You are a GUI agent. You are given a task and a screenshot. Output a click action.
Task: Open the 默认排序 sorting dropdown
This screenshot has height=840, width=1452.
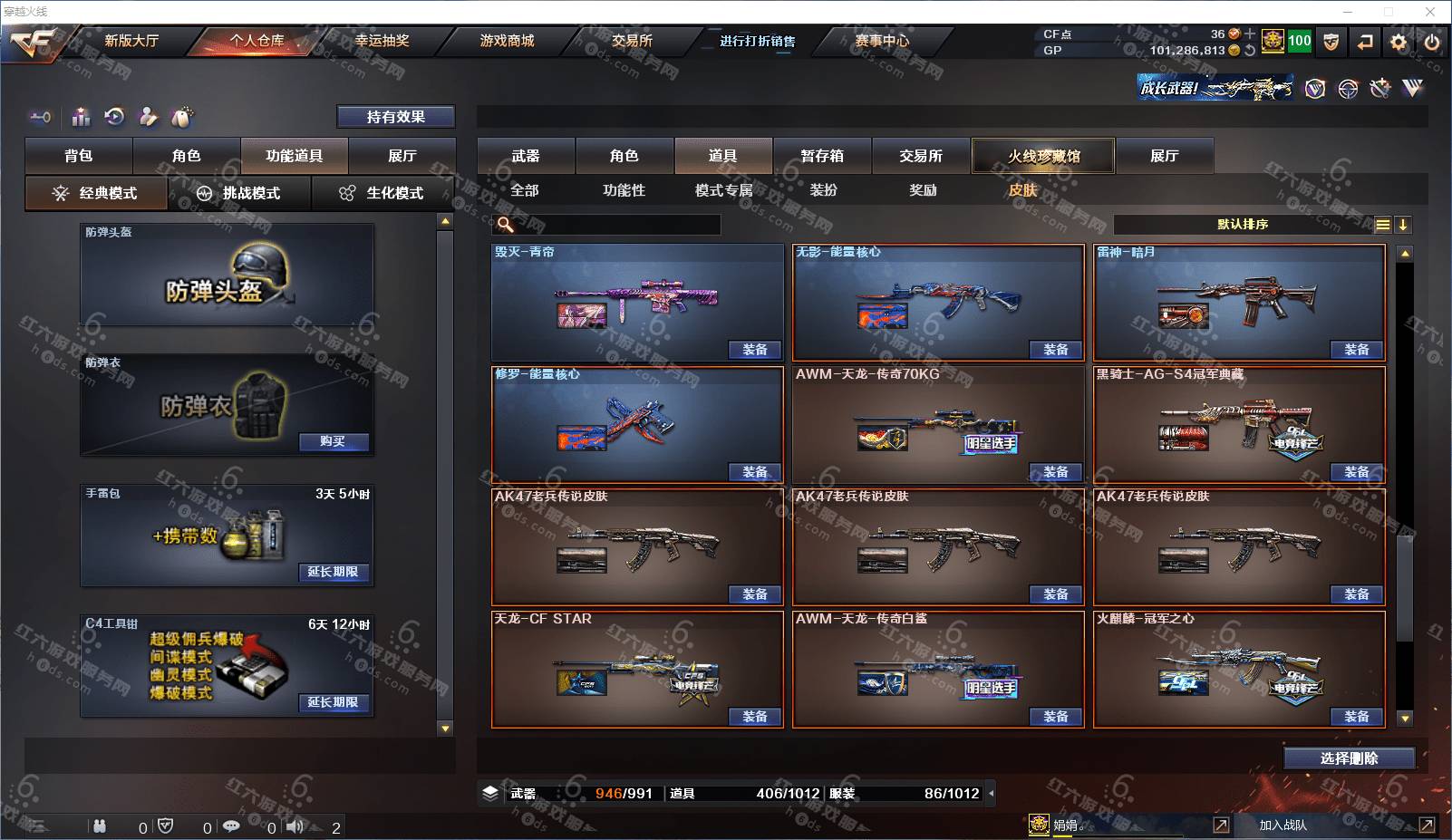pos(1244,225)
